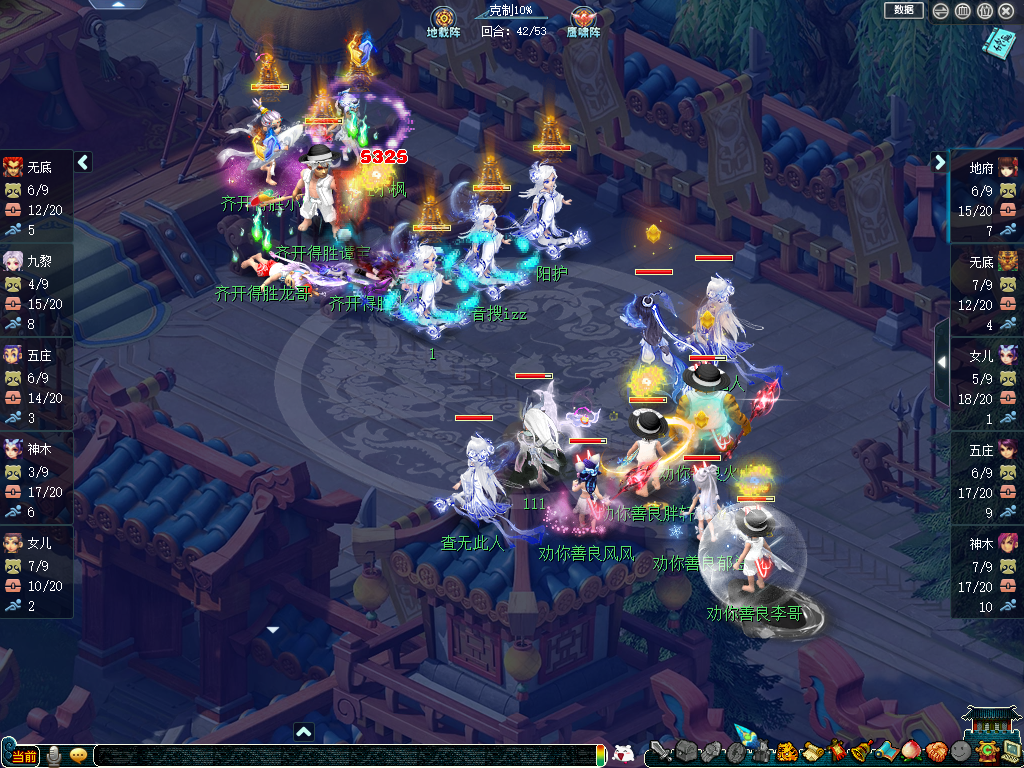The width and height of the screenshot is (1024, 768).
Task: Open the chat bubble emoji button
Action: coord(78,755)
